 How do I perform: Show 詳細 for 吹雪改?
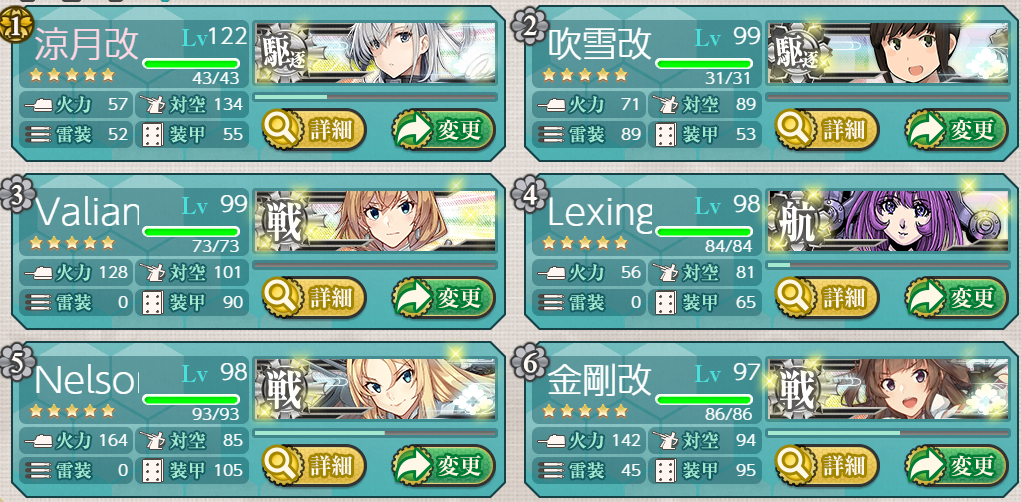pyautogui.click(x=827, y=129)
